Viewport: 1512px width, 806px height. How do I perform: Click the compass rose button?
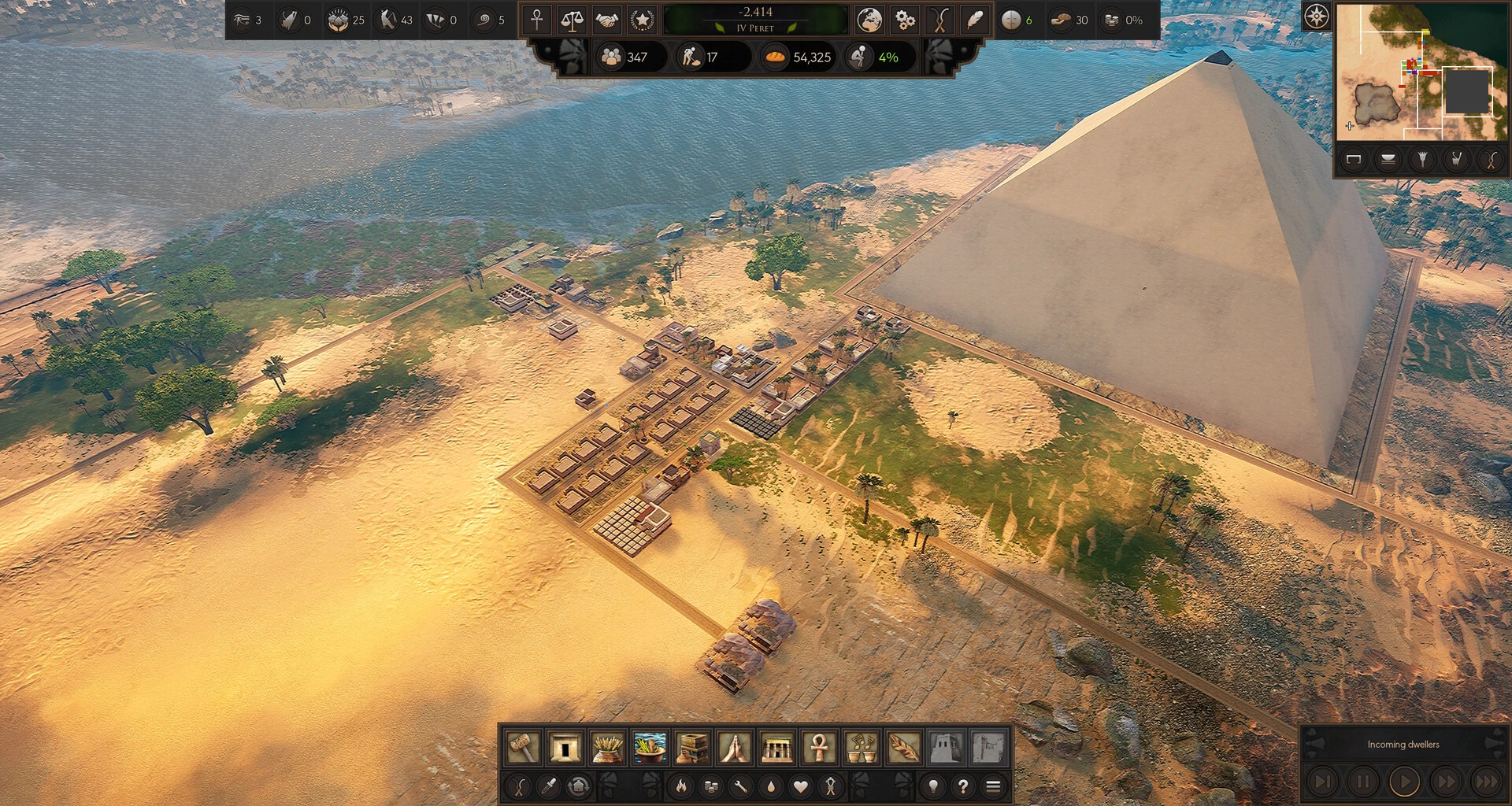[x=1317, y=16]
